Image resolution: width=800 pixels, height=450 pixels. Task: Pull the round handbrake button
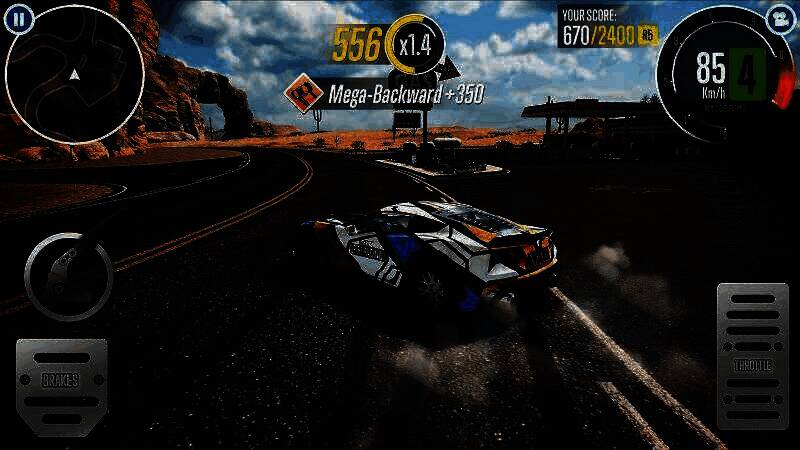click(x=68, y=276)
